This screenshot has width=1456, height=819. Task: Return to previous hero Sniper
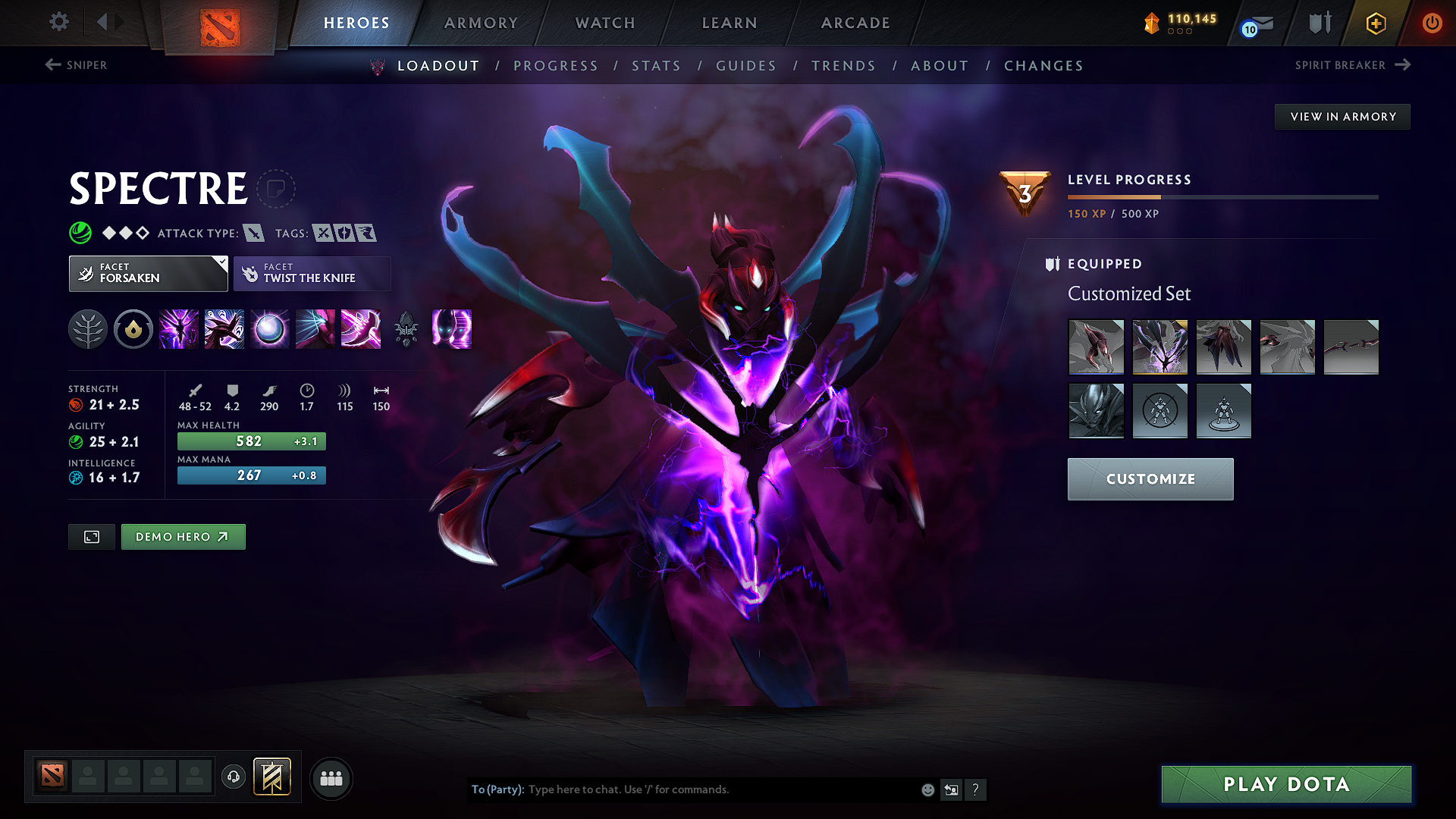76,65
